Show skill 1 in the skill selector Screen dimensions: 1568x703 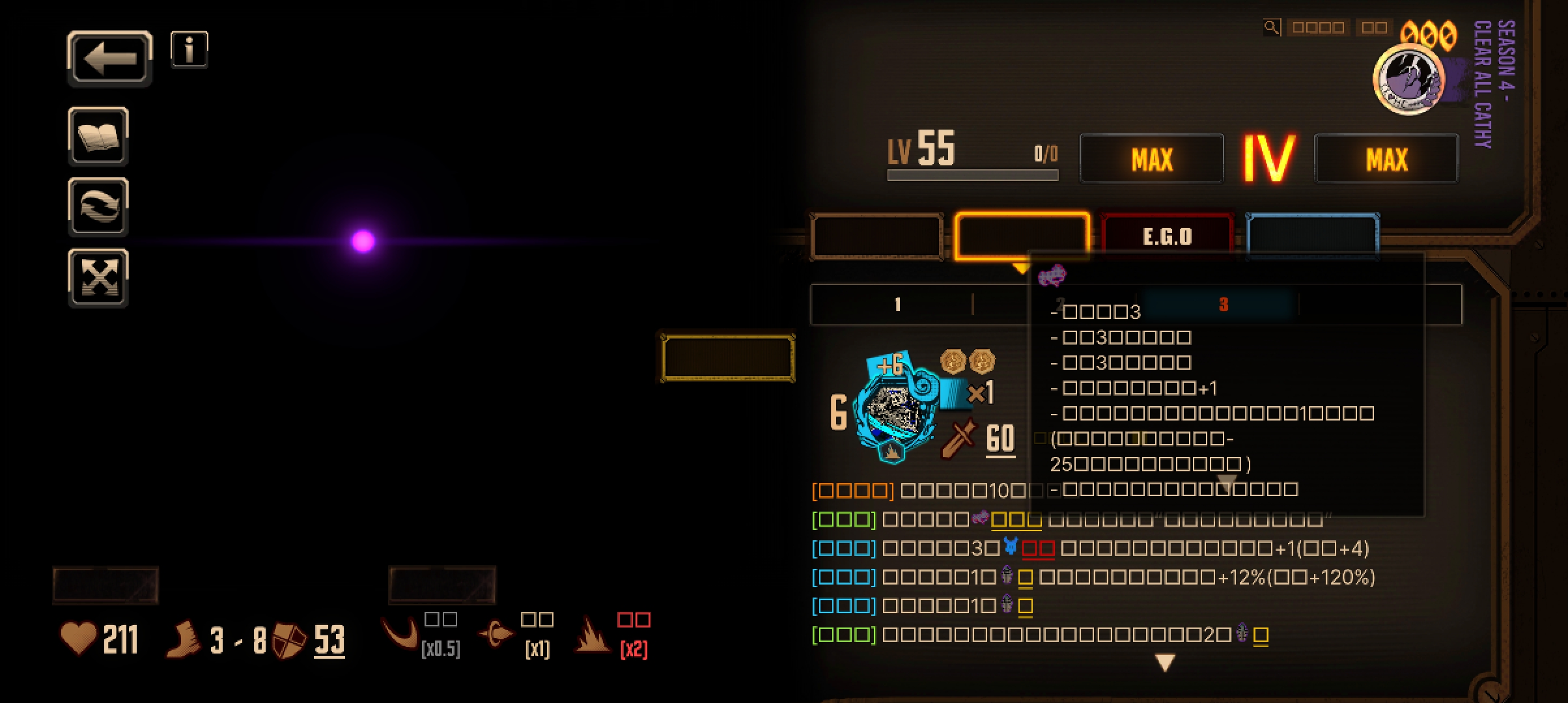click(897, 304)
